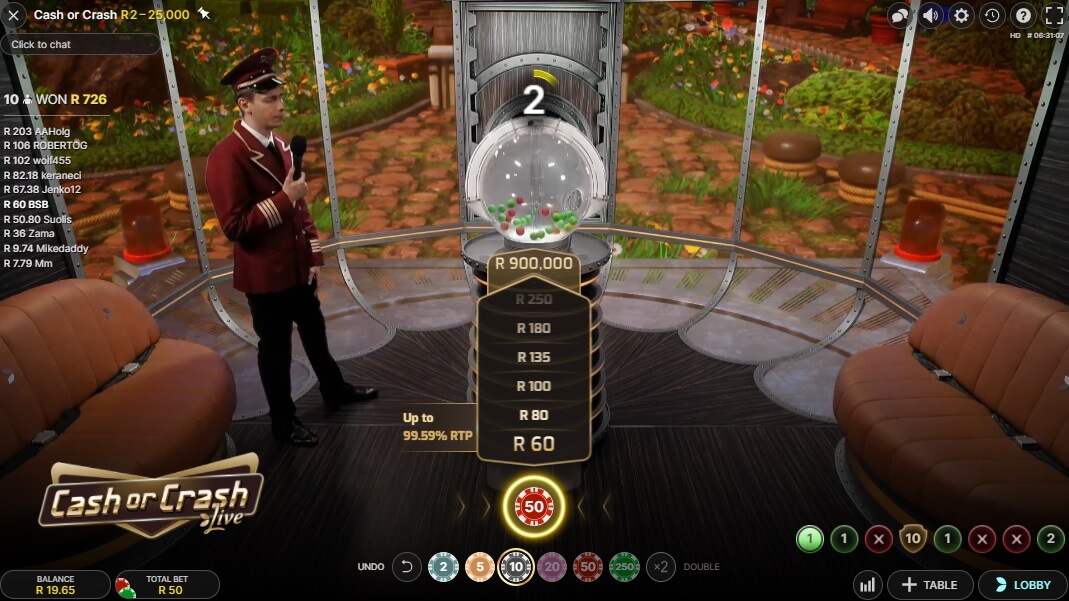Show the game history clock icon

(992, 15)
